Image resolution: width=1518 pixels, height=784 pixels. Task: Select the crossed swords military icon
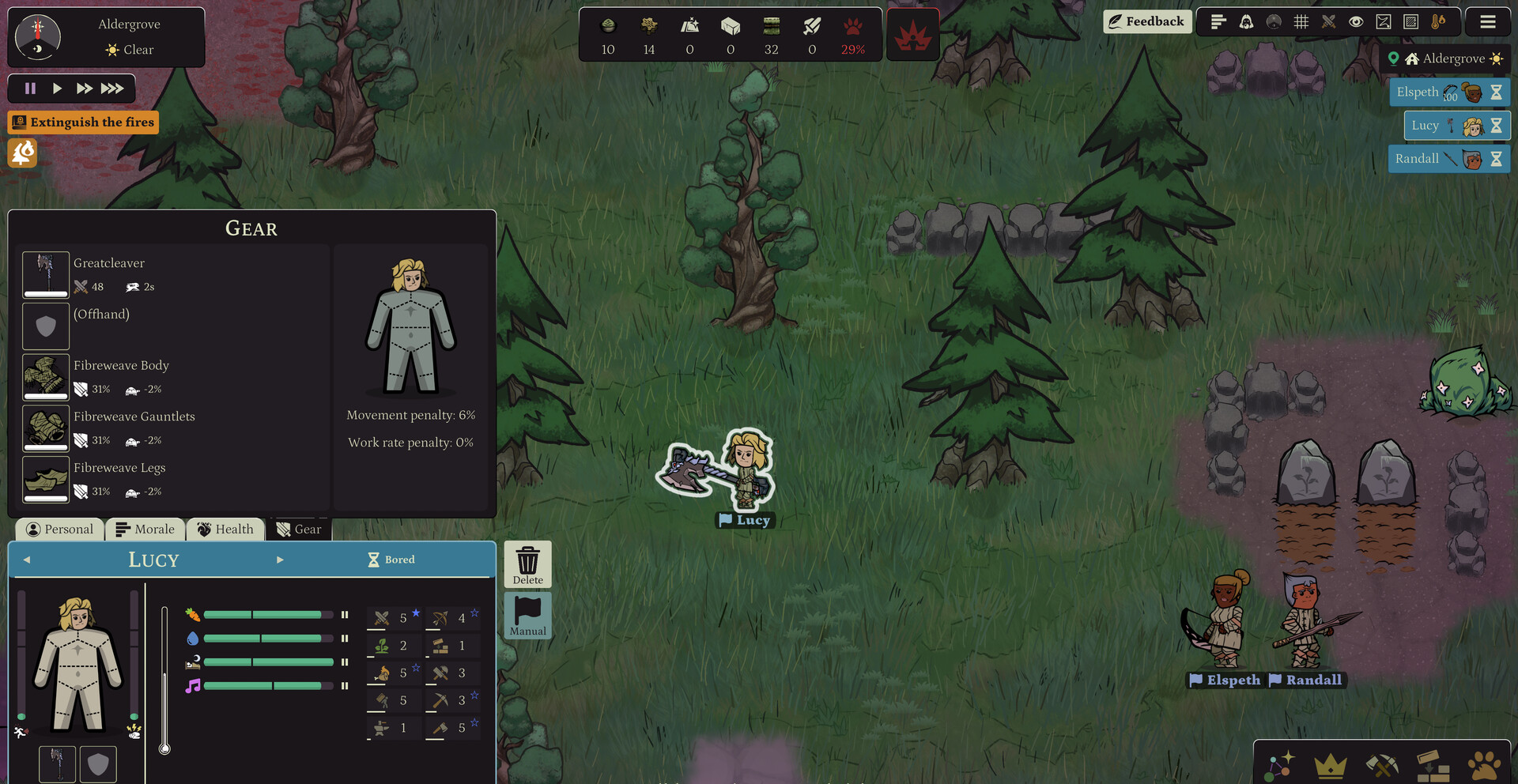click(x=1329, y=22)
